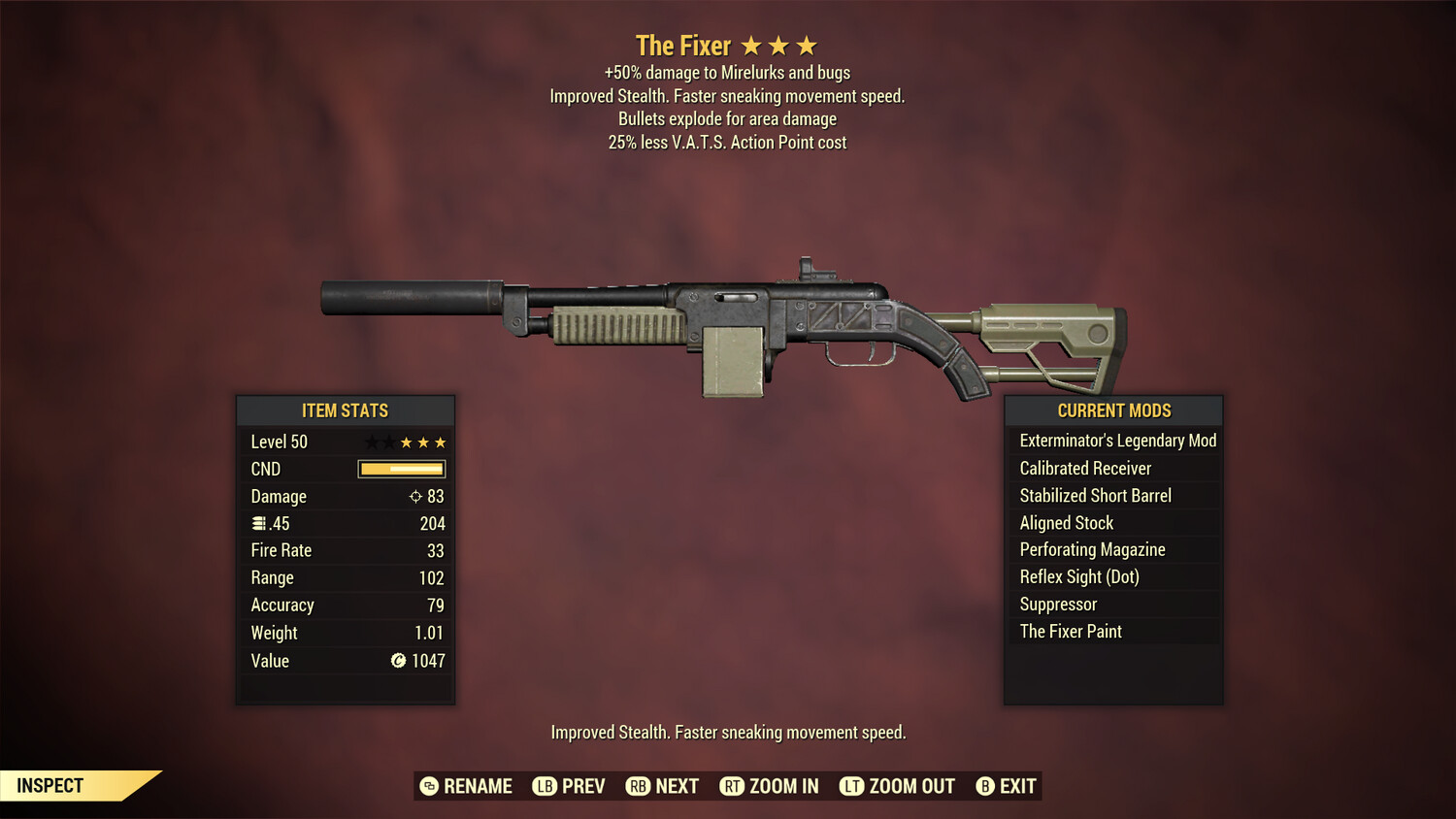Click the INSPECT label at bottom left
The image size is (1456, 819).
50,785
